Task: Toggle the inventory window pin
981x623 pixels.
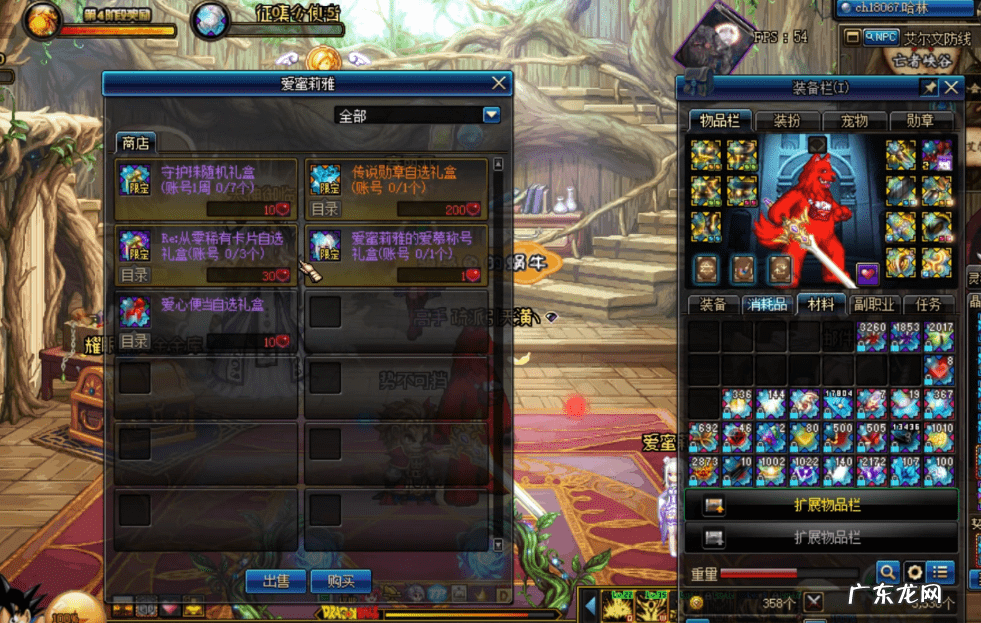Action: pos(928,87)
